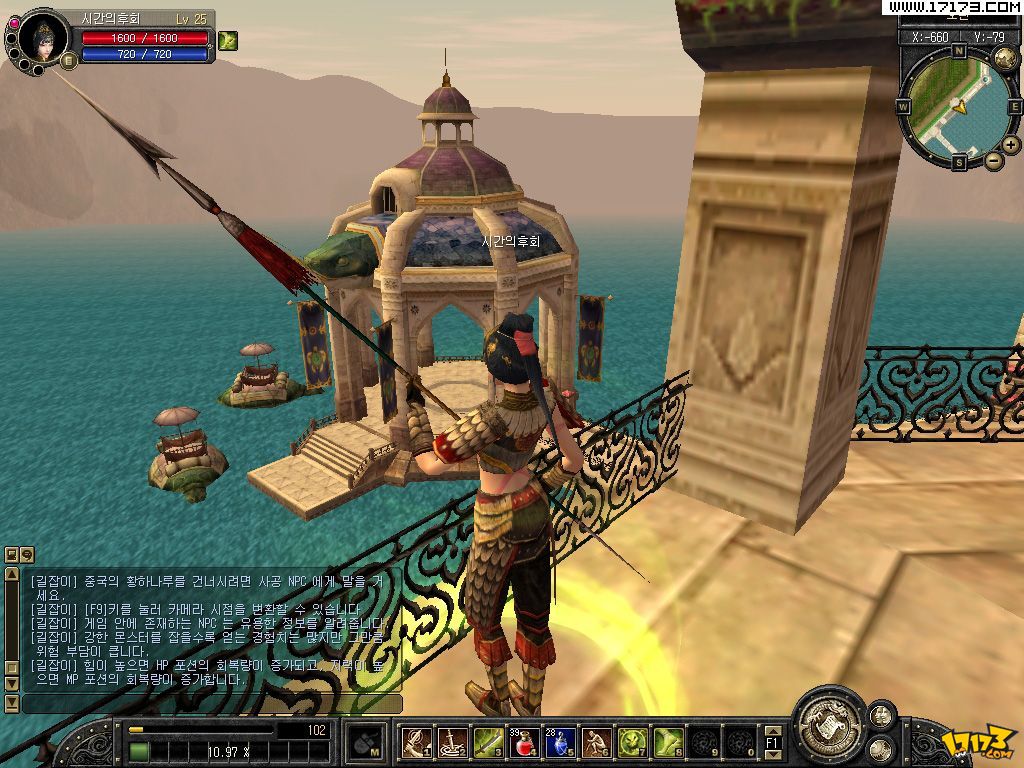Zoom out the minimap with minus button
Screen dimensions: 1024x768
click(993, 160)
